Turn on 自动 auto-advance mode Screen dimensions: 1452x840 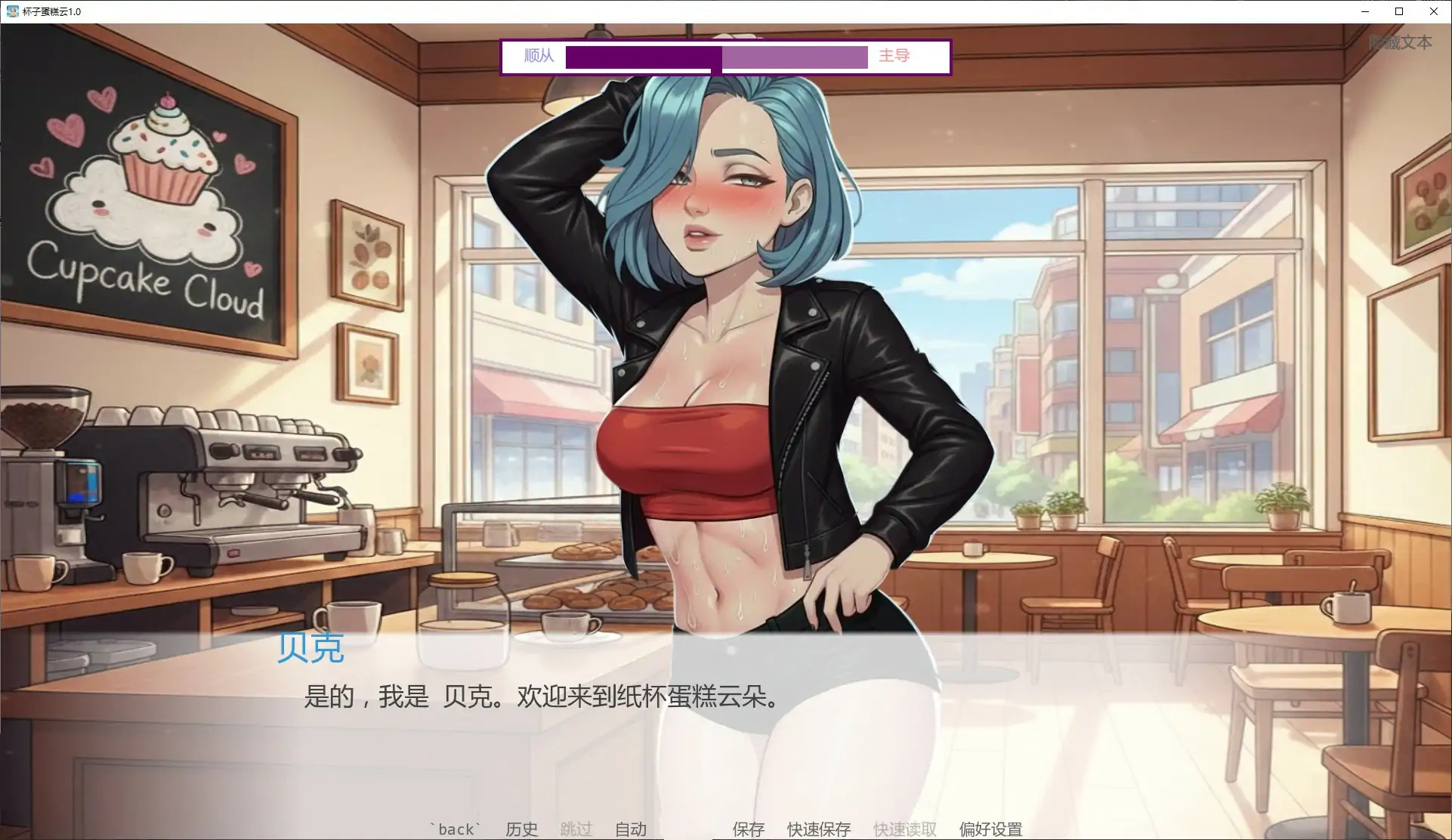(631, 829)
